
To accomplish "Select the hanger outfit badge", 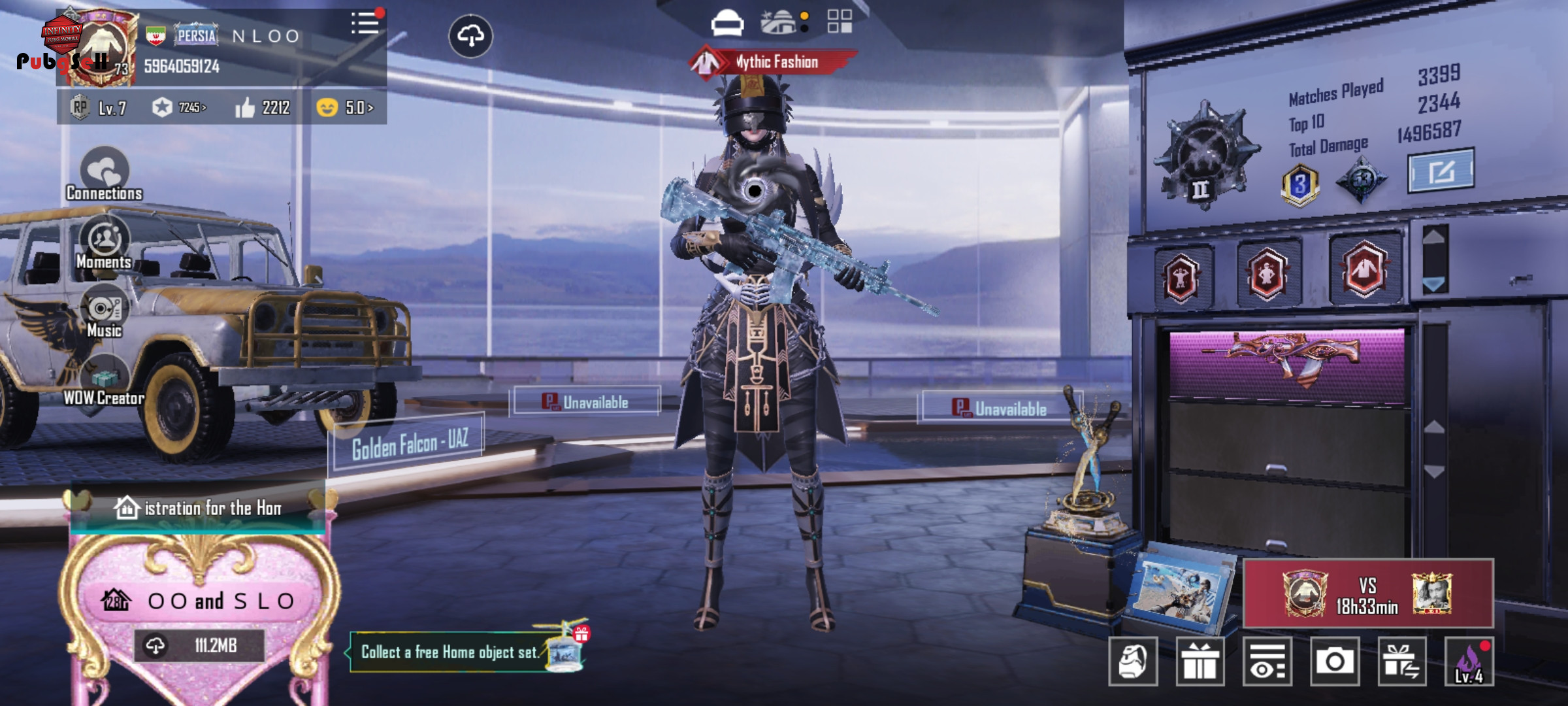I will [1364, 269].
